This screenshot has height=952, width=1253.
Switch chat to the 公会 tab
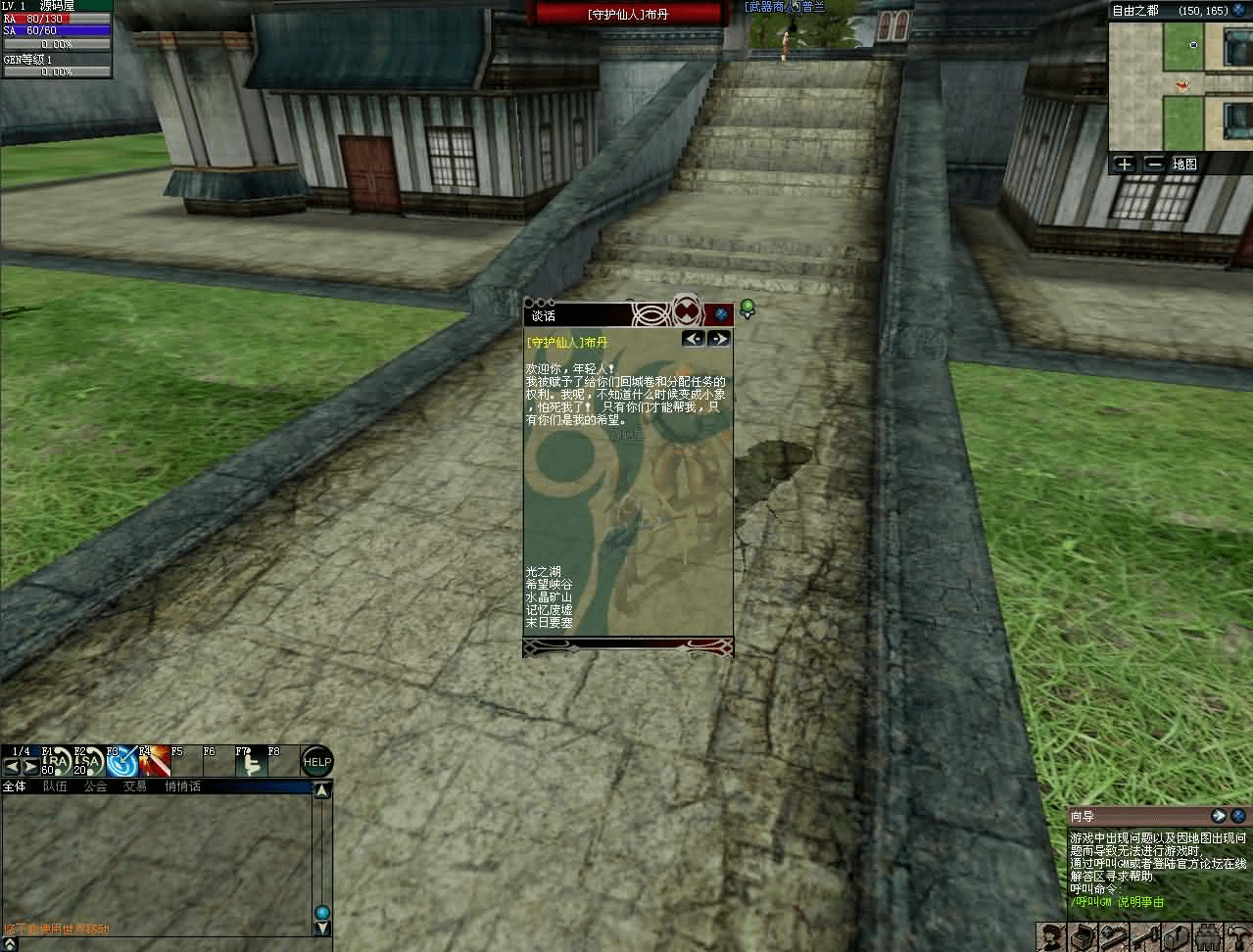pyautogui.click(x=95, y=786)
